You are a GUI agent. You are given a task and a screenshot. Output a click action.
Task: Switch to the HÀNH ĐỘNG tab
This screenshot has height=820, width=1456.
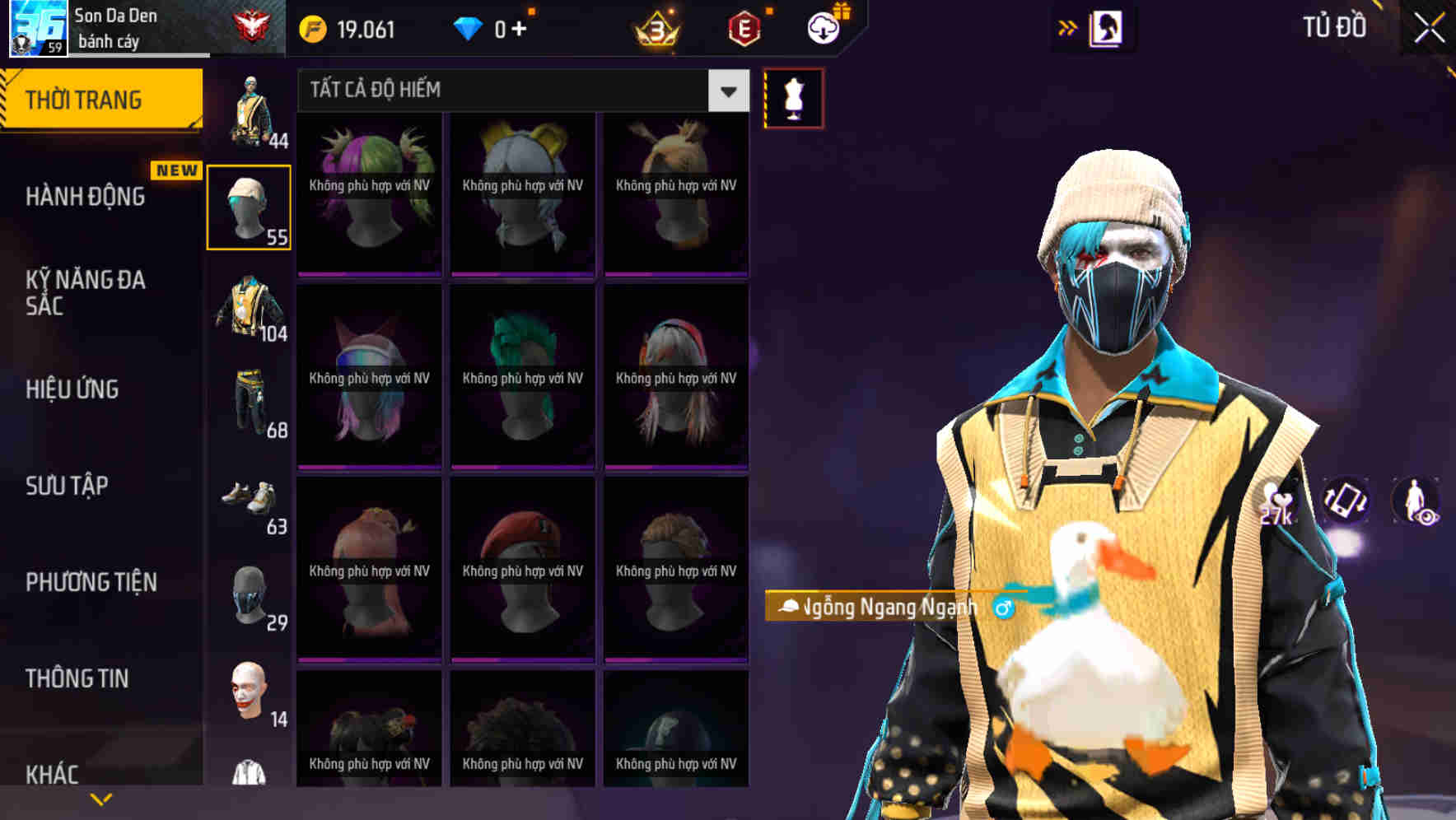pos(84,197)
